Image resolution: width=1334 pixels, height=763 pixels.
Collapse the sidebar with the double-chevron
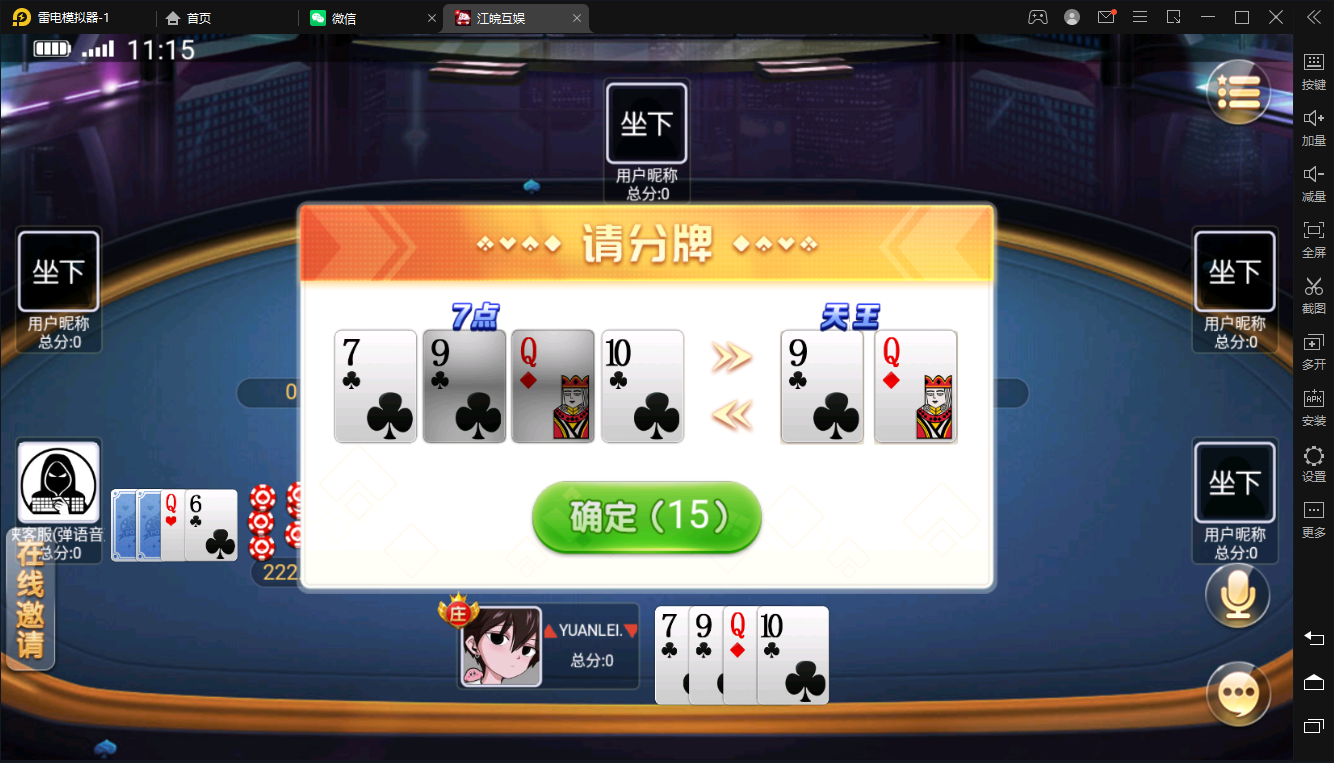coord(1315,17)
